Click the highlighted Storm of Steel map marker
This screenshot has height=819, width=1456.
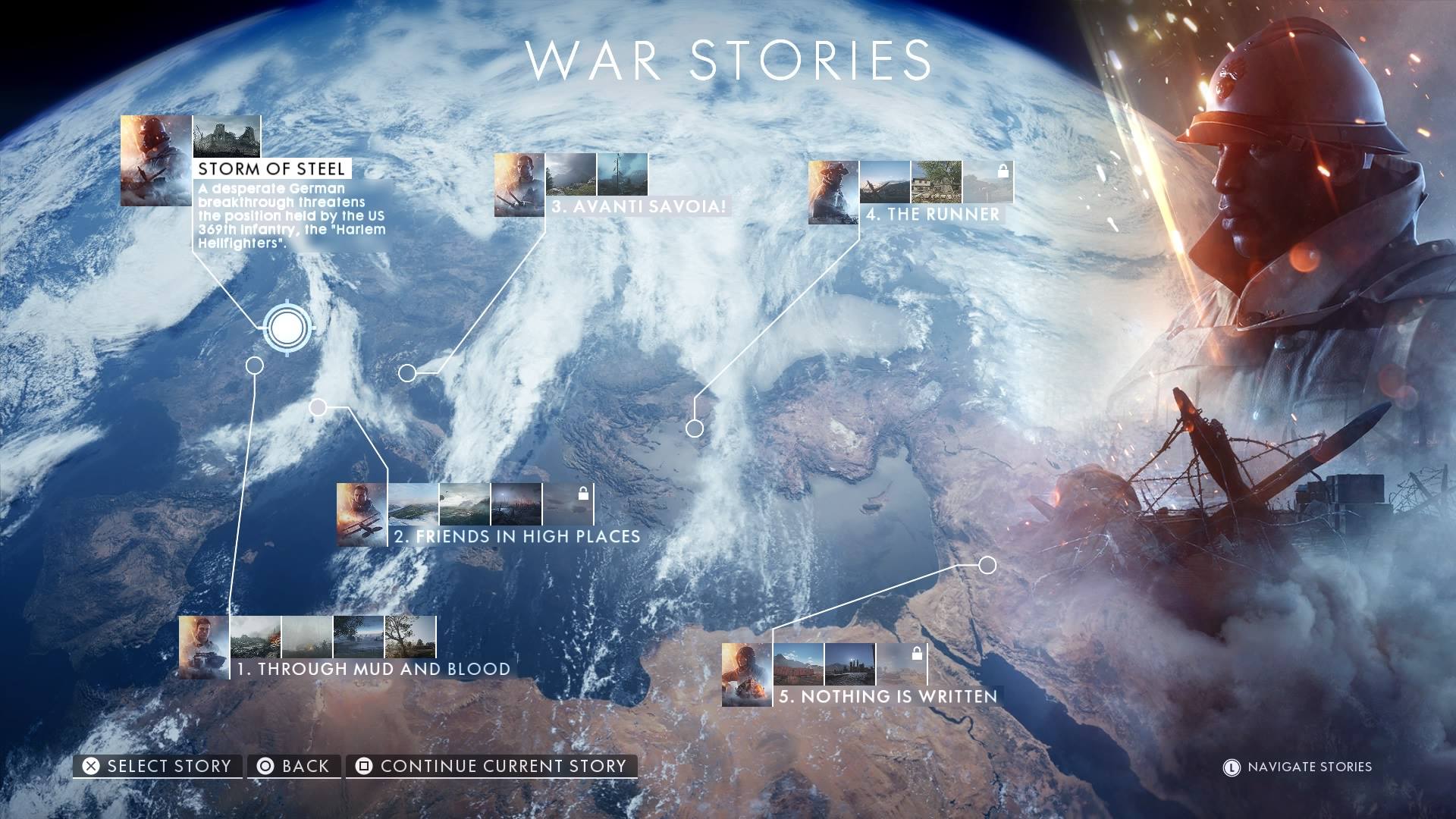point(287,328)
